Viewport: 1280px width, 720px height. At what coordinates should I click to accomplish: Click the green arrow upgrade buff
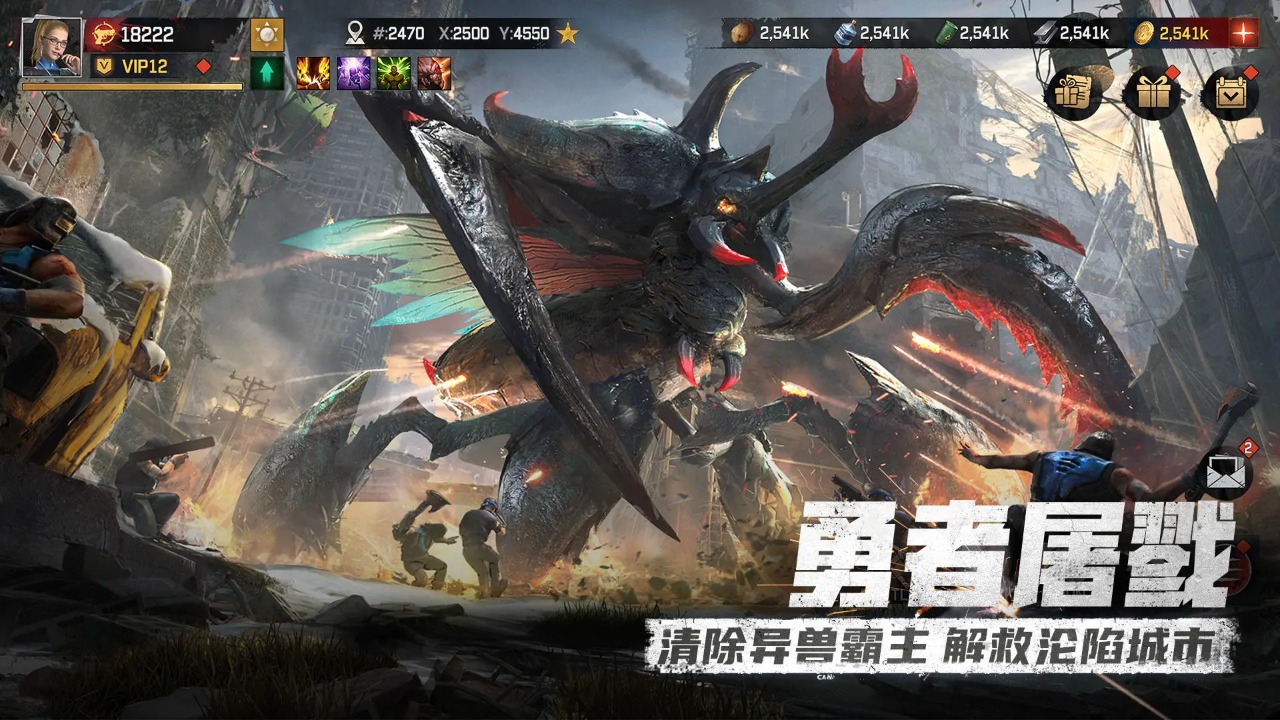coord(265,73)
